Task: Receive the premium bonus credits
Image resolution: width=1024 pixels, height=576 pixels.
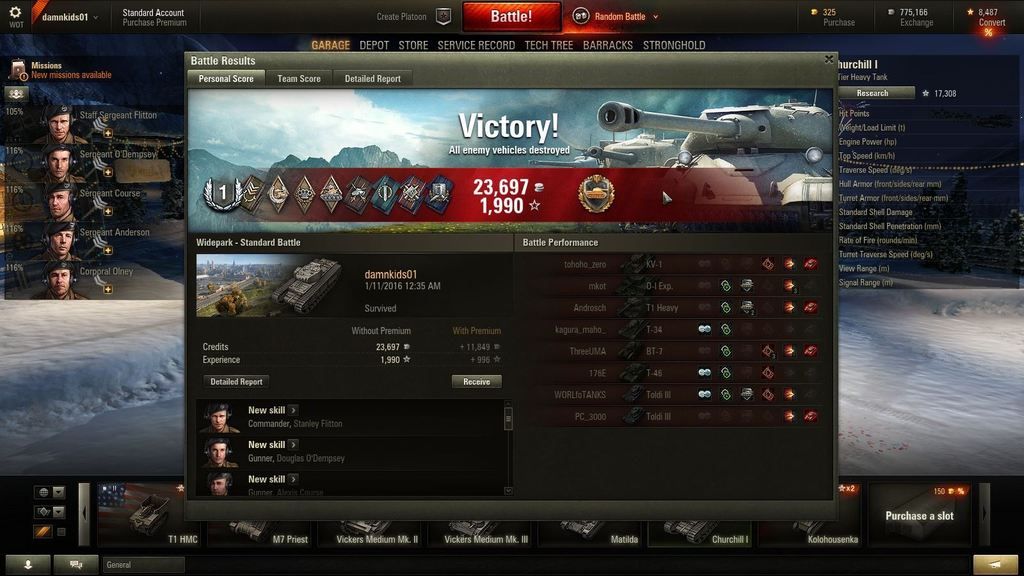Action: pos(477,381)
